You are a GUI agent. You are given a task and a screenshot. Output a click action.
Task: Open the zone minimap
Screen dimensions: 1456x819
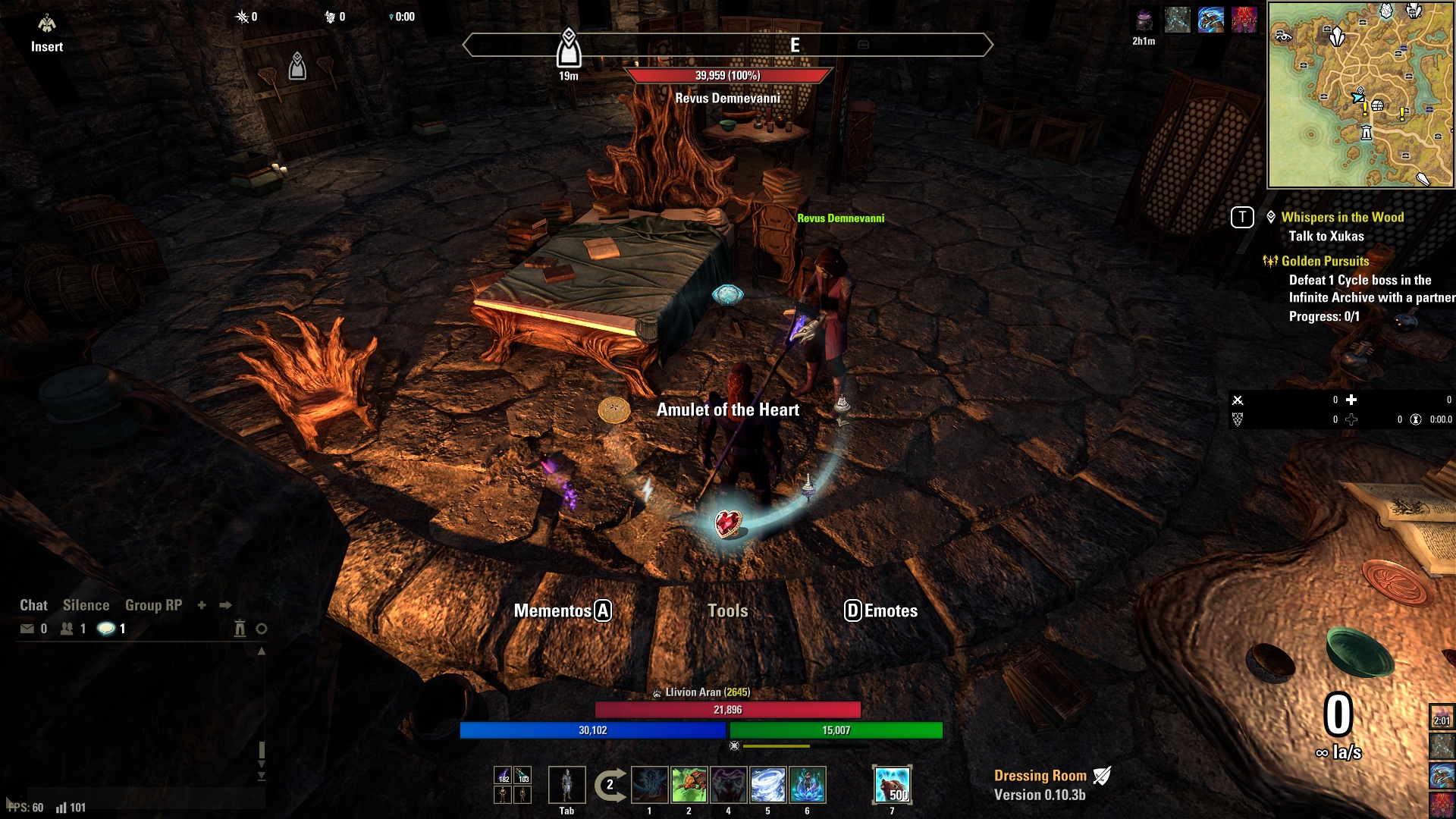(x=1361, y=95)
